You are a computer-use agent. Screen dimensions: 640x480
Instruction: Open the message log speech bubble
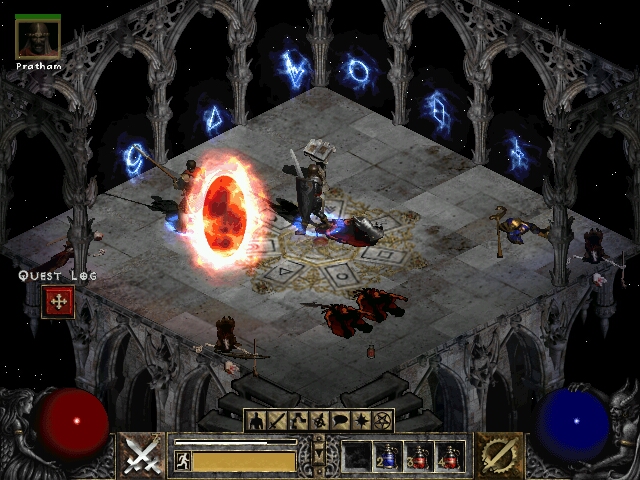click(341, 421)
